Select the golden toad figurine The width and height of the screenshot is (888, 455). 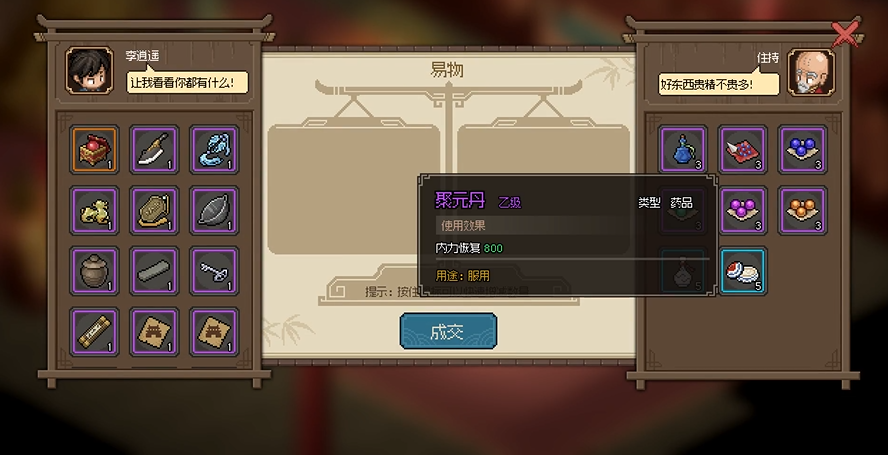click(95, 210)
